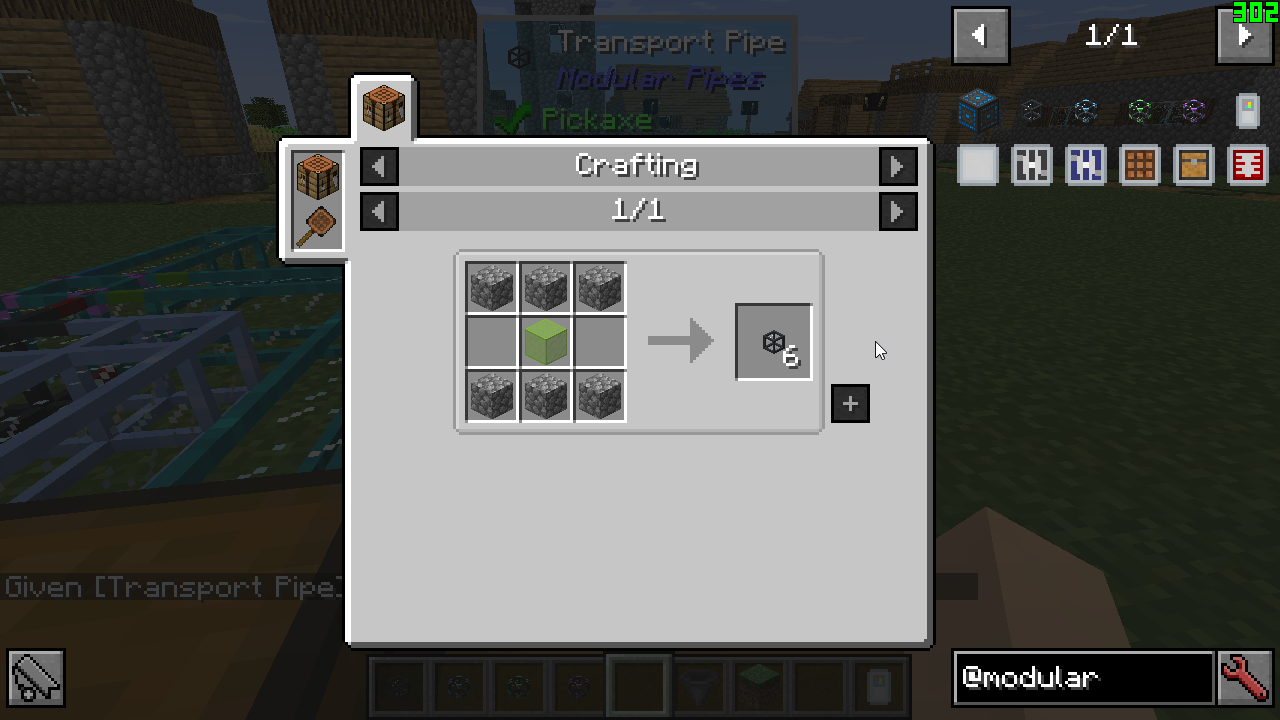
Task: Focus the @modular search field
Action: [x=1083, y=678]
